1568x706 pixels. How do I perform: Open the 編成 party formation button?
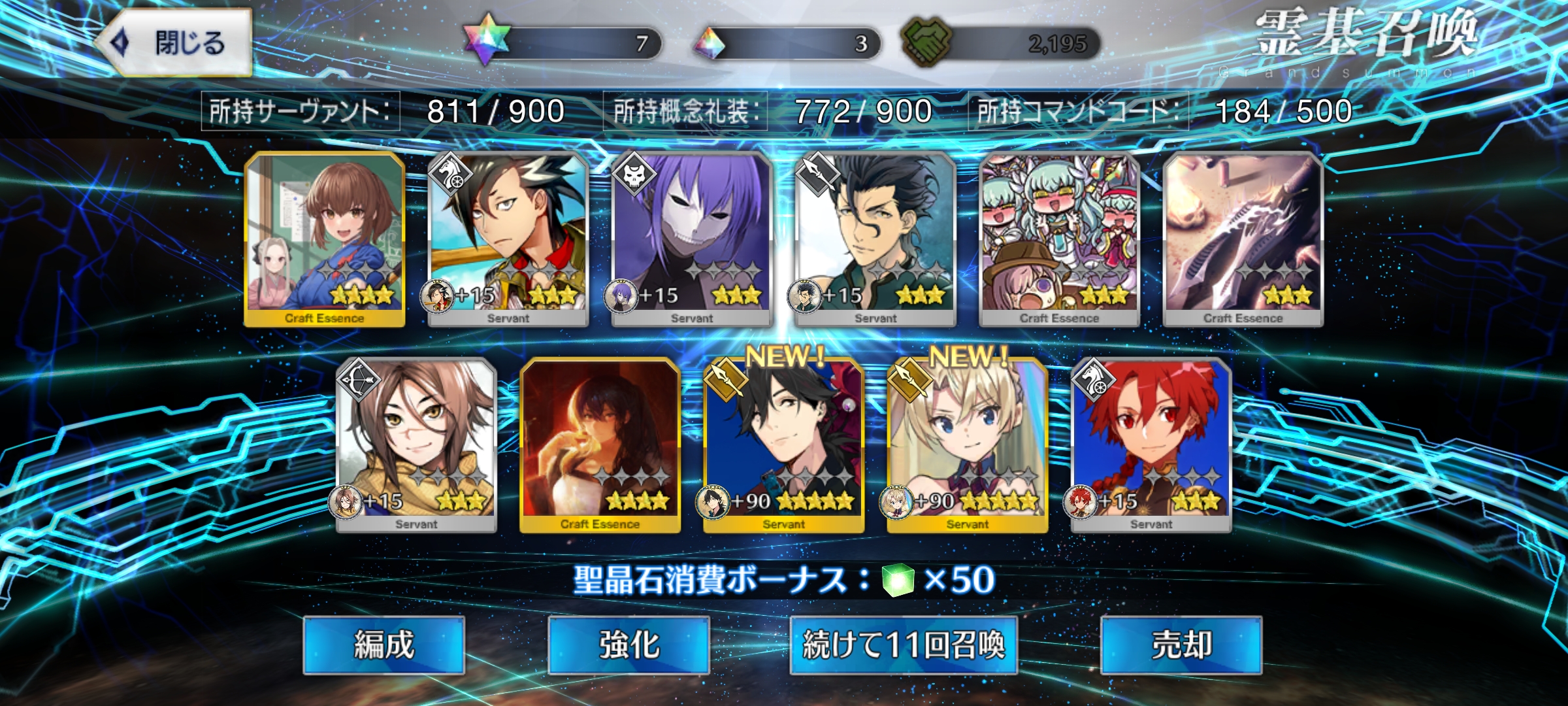click(x=384, y=645)
